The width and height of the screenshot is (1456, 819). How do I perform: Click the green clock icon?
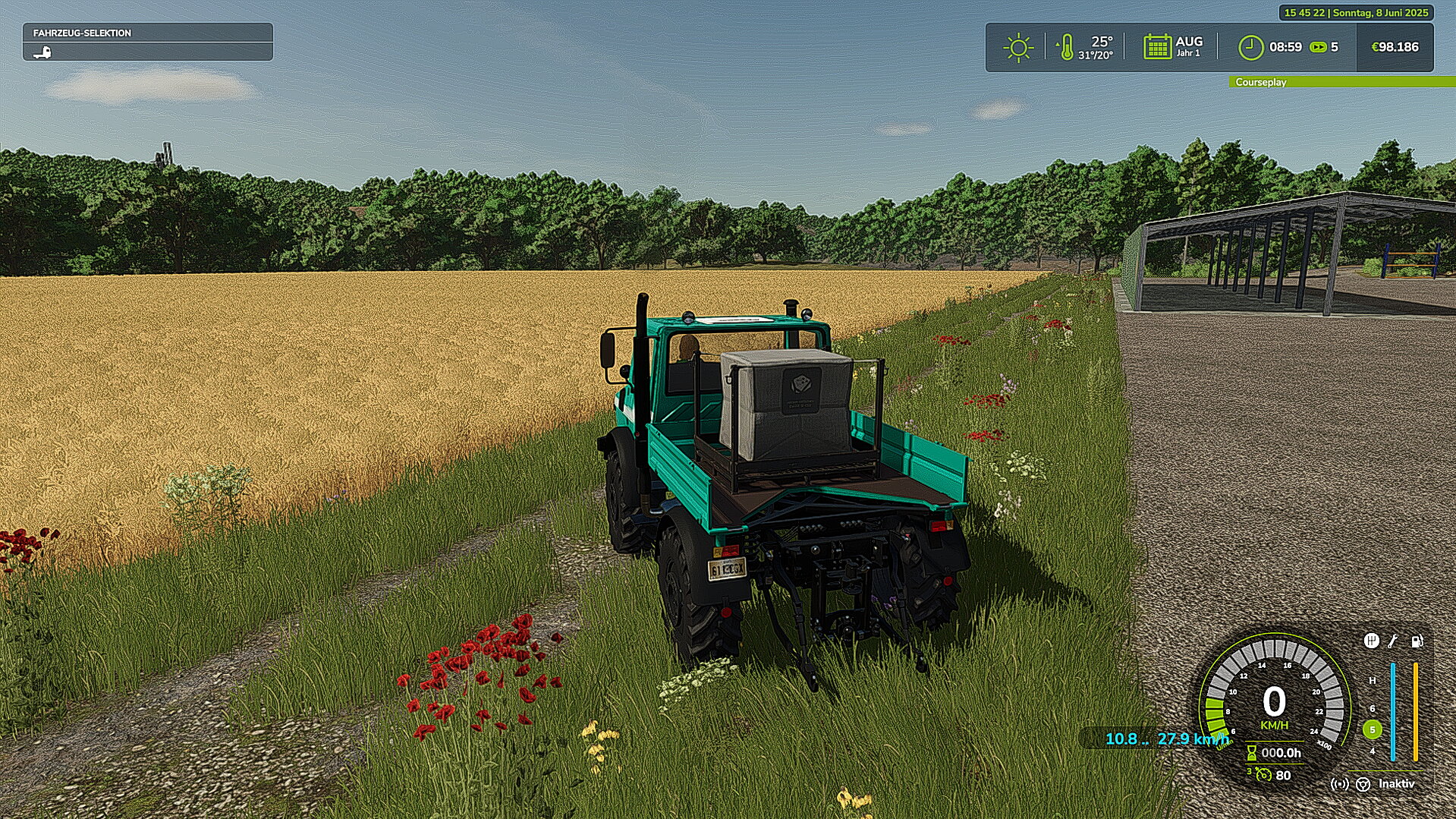click(1250, 48)
